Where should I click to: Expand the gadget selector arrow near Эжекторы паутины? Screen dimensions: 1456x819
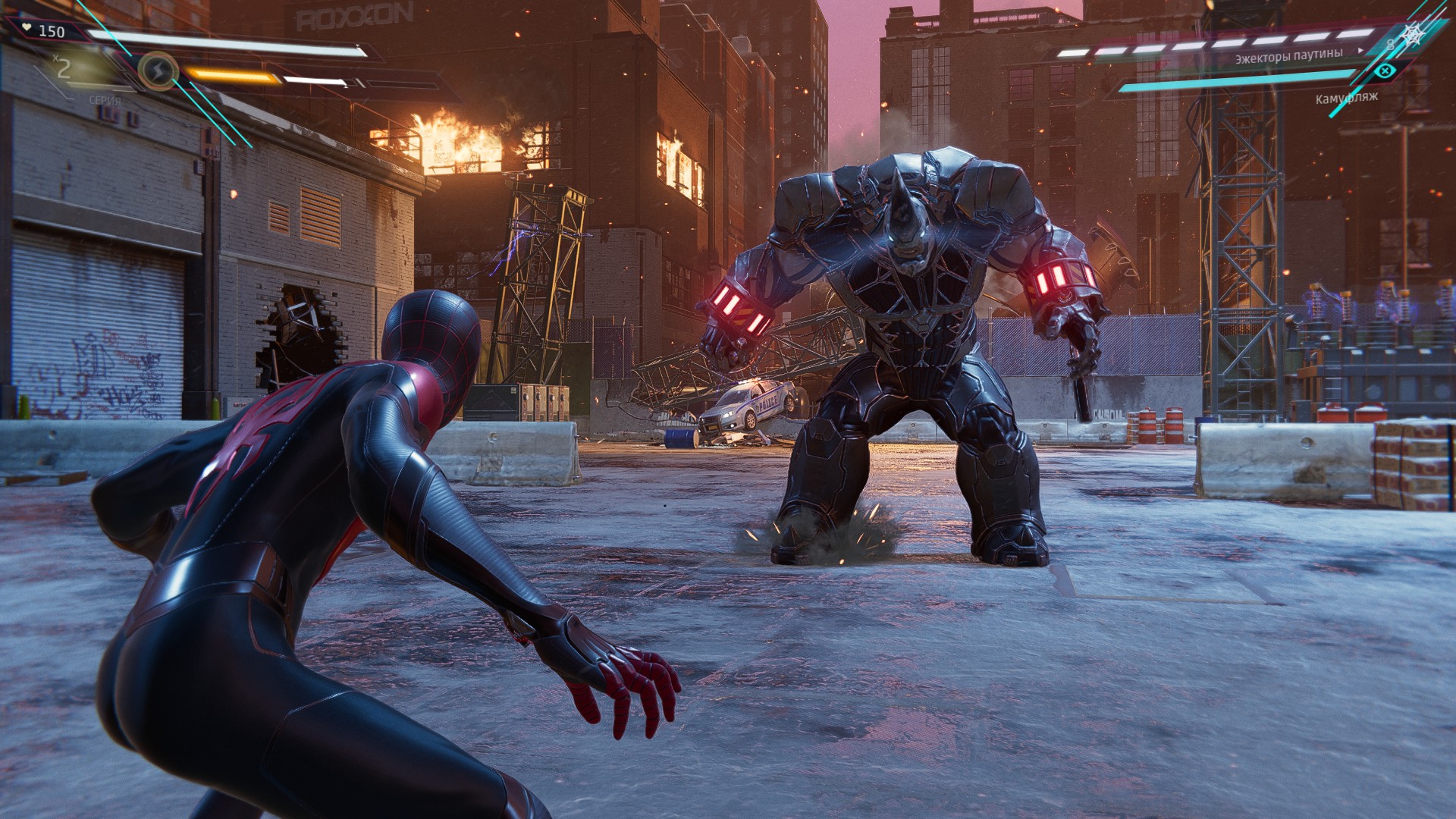coord(1360,51)
